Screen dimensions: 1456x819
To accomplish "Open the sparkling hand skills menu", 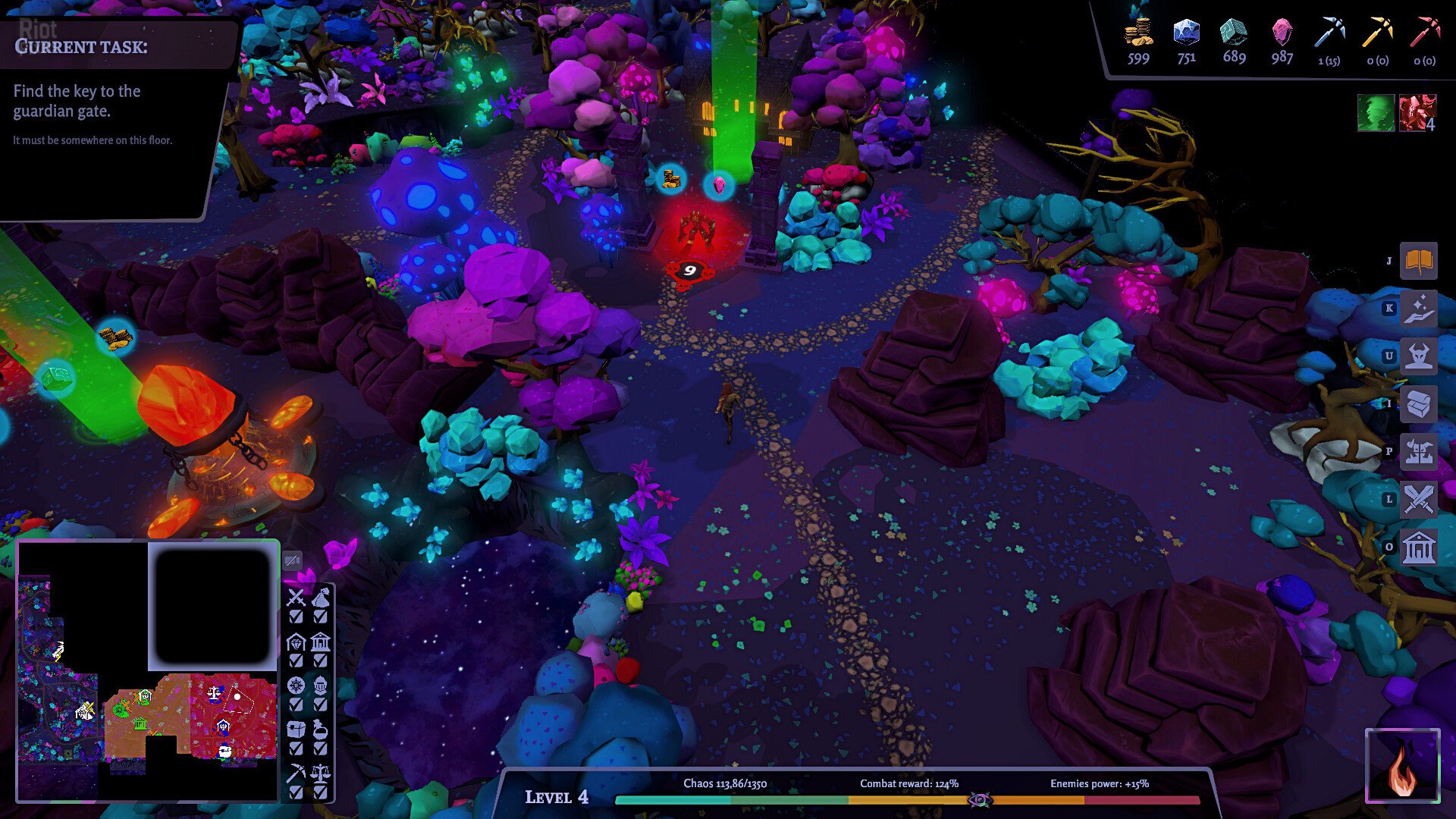I will click(x=1418, y=309).
